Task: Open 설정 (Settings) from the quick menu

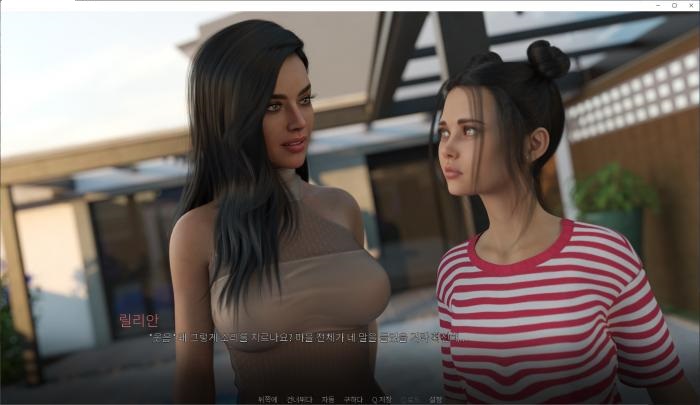Action: click(435, 399)
